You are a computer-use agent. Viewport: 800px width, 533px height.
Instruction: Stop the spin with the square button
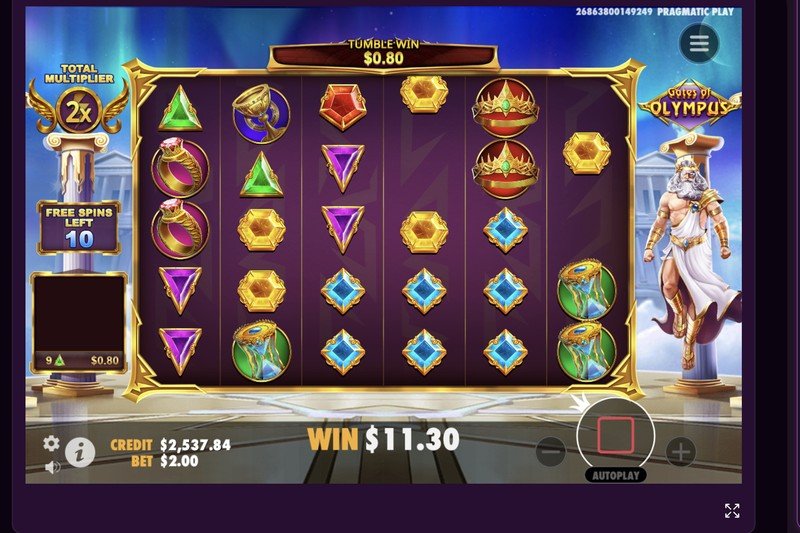pos(616,435)
